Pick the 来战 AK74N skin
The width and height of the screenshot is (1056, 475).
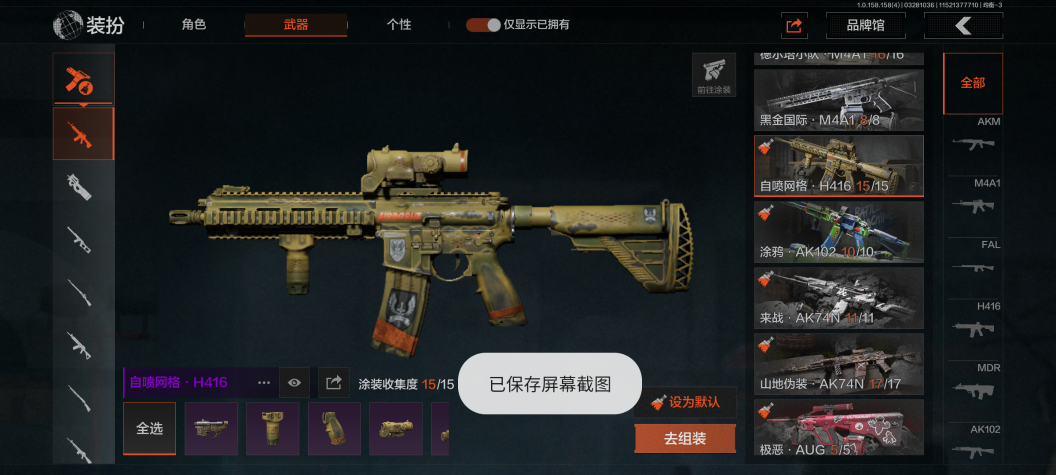(x=838, y=298)
